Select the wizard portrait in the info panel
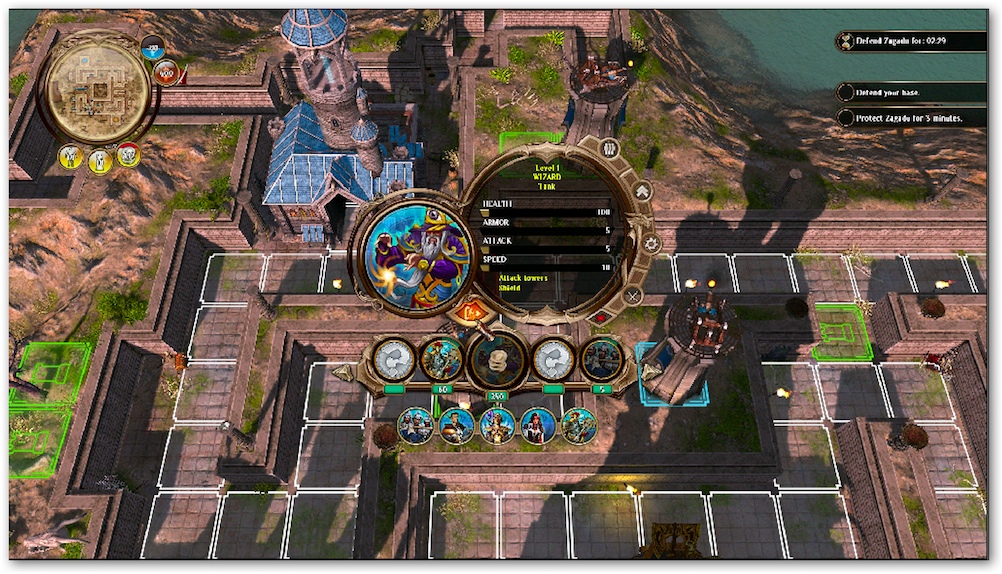 click(418, 254)
